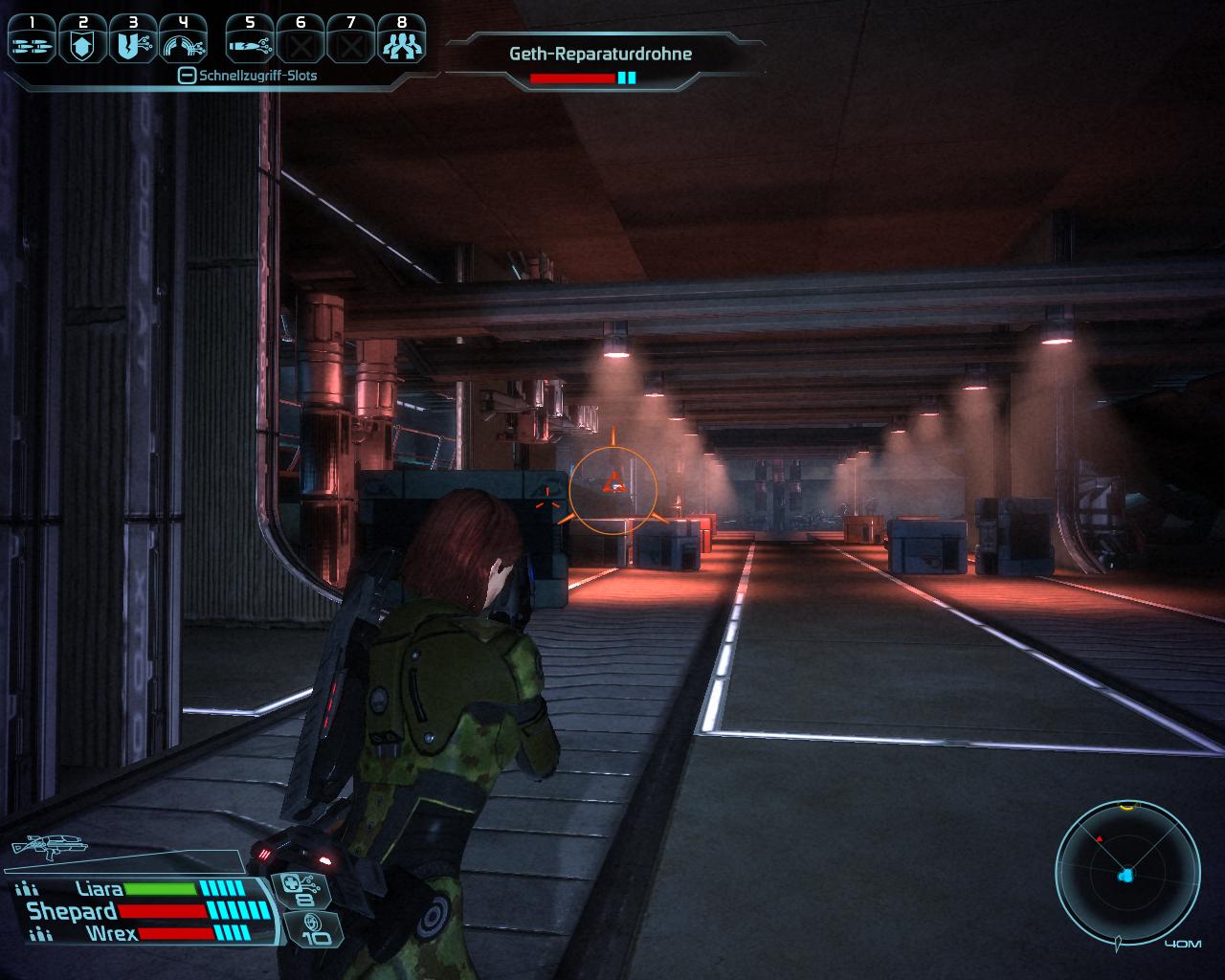Use the shield boost in slot 2
This screenshot has height=980, width=1225.
click(83, 42)
